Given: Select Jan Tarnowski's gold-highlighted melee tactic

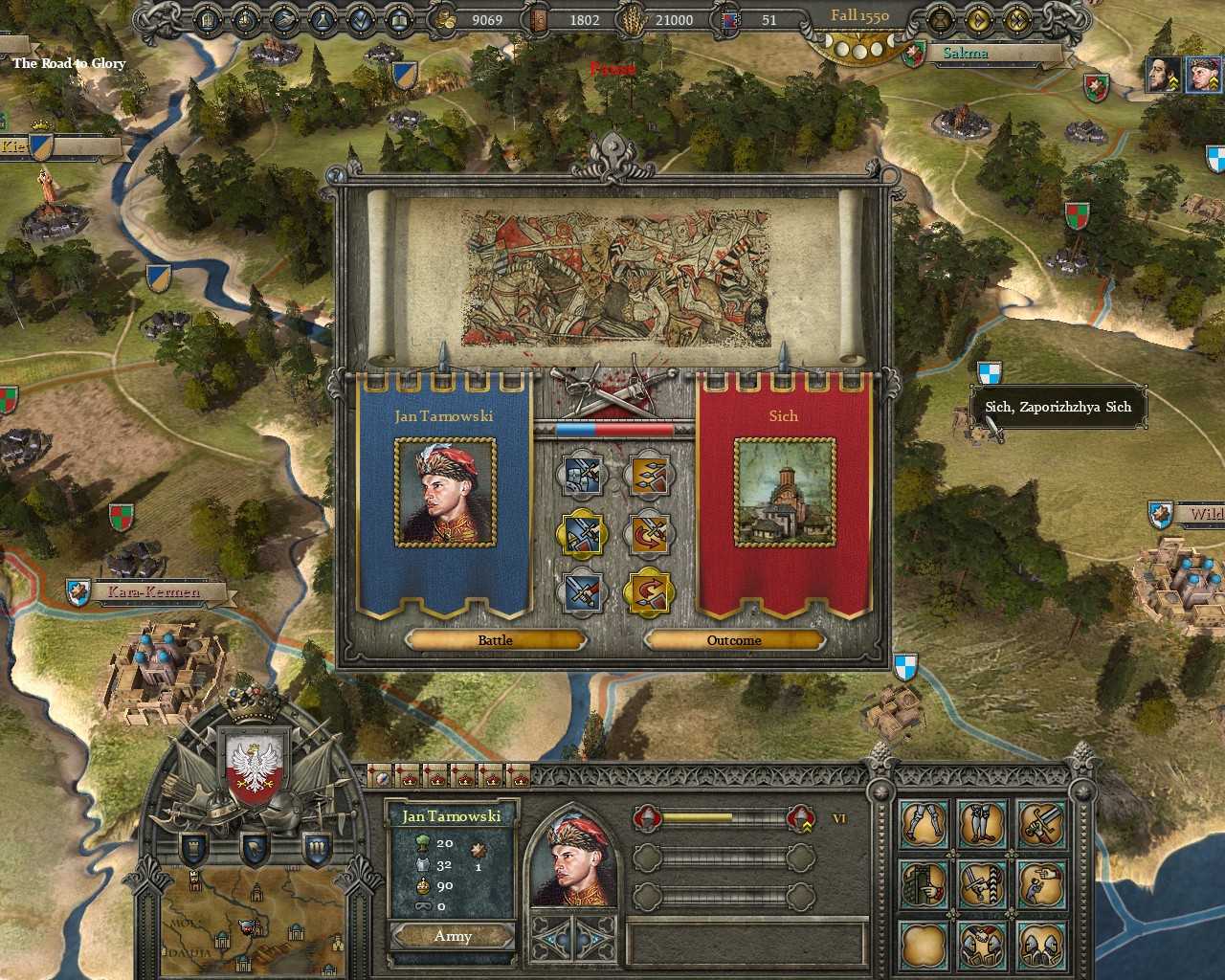Looking at the screenshot, I should pos(582,533).
